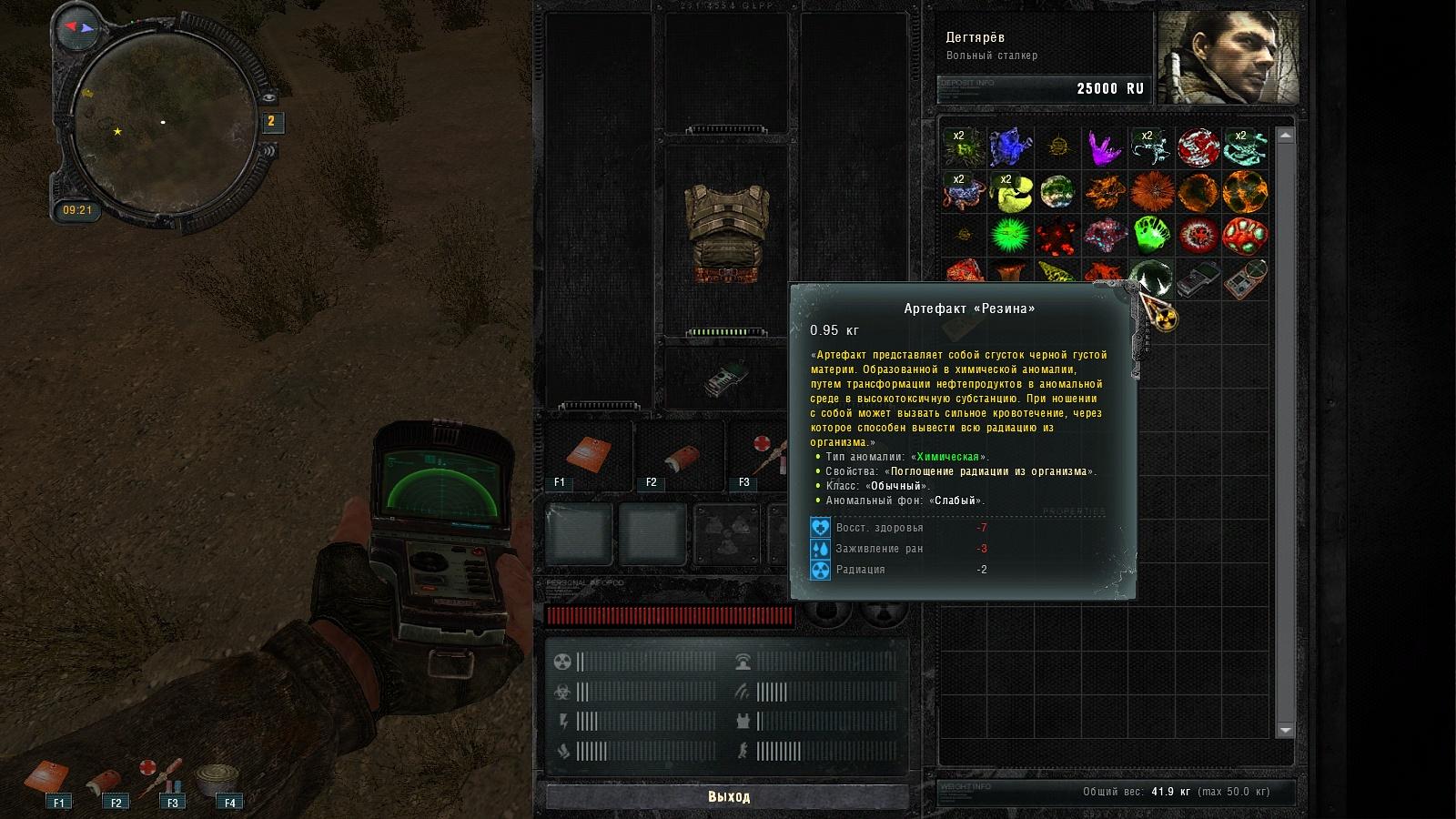
Task: Select the brown detector with round dish
Action: click(x=1245, y=278)
